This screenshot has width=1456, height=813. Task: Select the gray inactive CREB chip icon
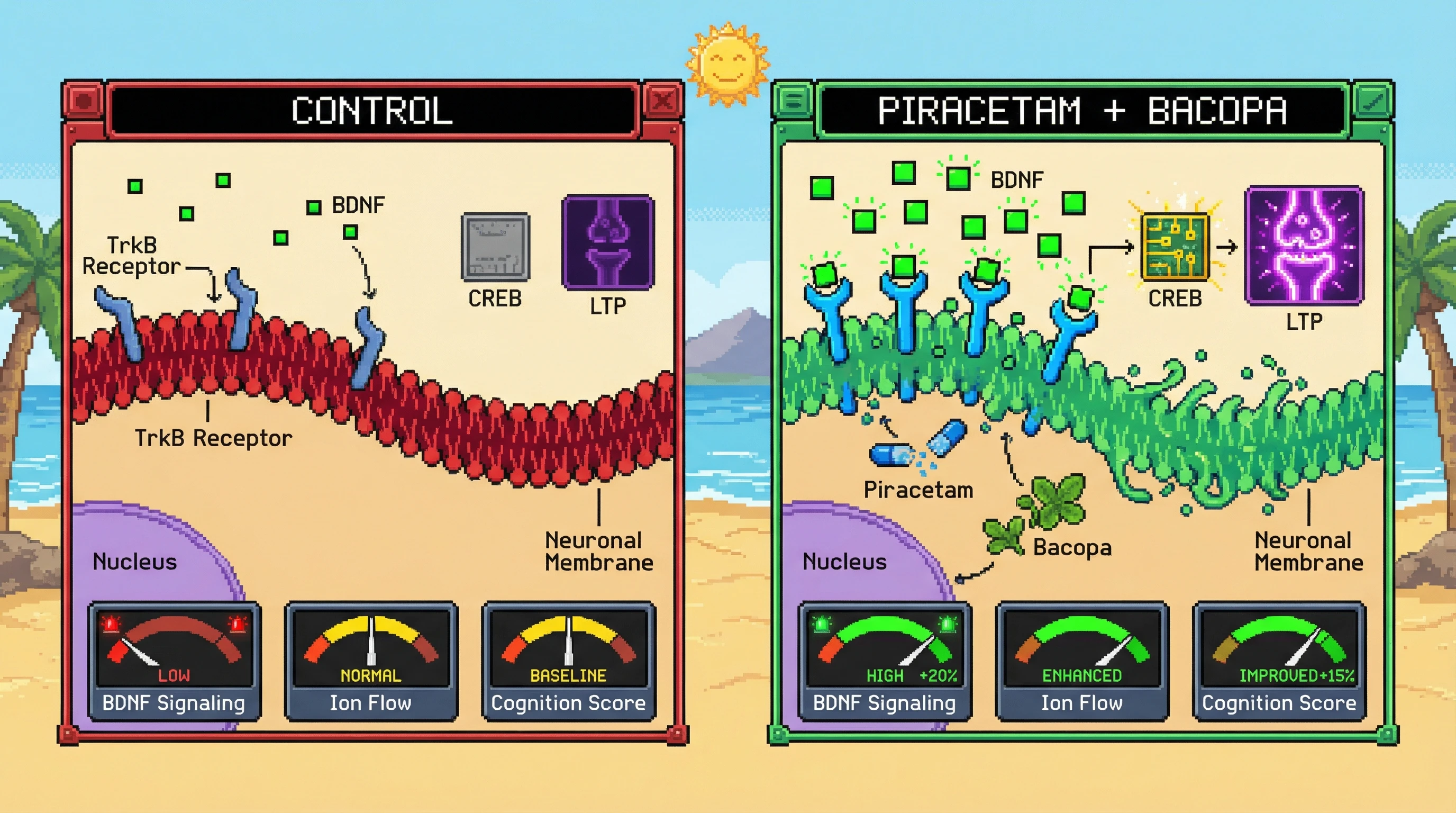[x=495, y=247]
